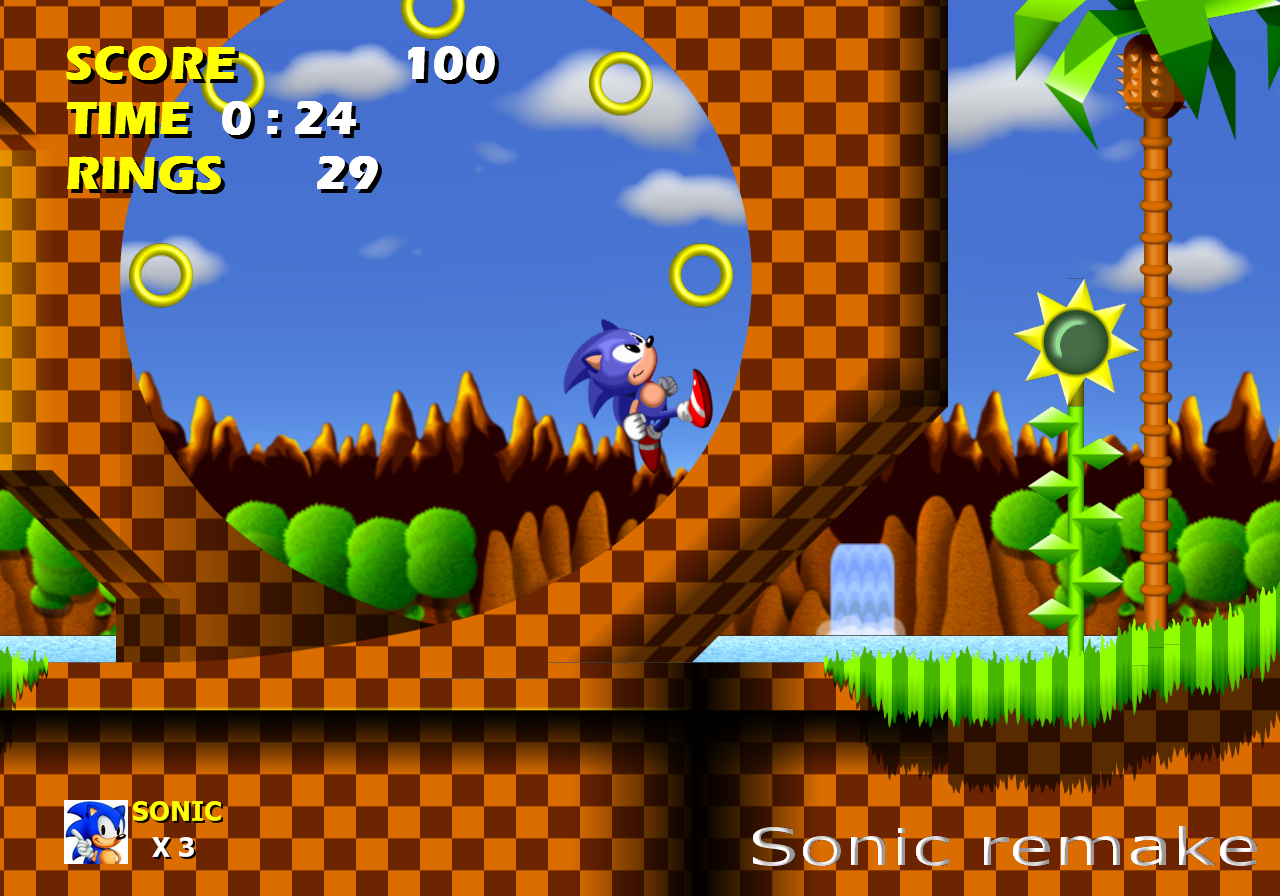Click the Sonic character sprite
Viewport: 1280px width, 896px height.
pyautogui.click(x=630, y=390)
